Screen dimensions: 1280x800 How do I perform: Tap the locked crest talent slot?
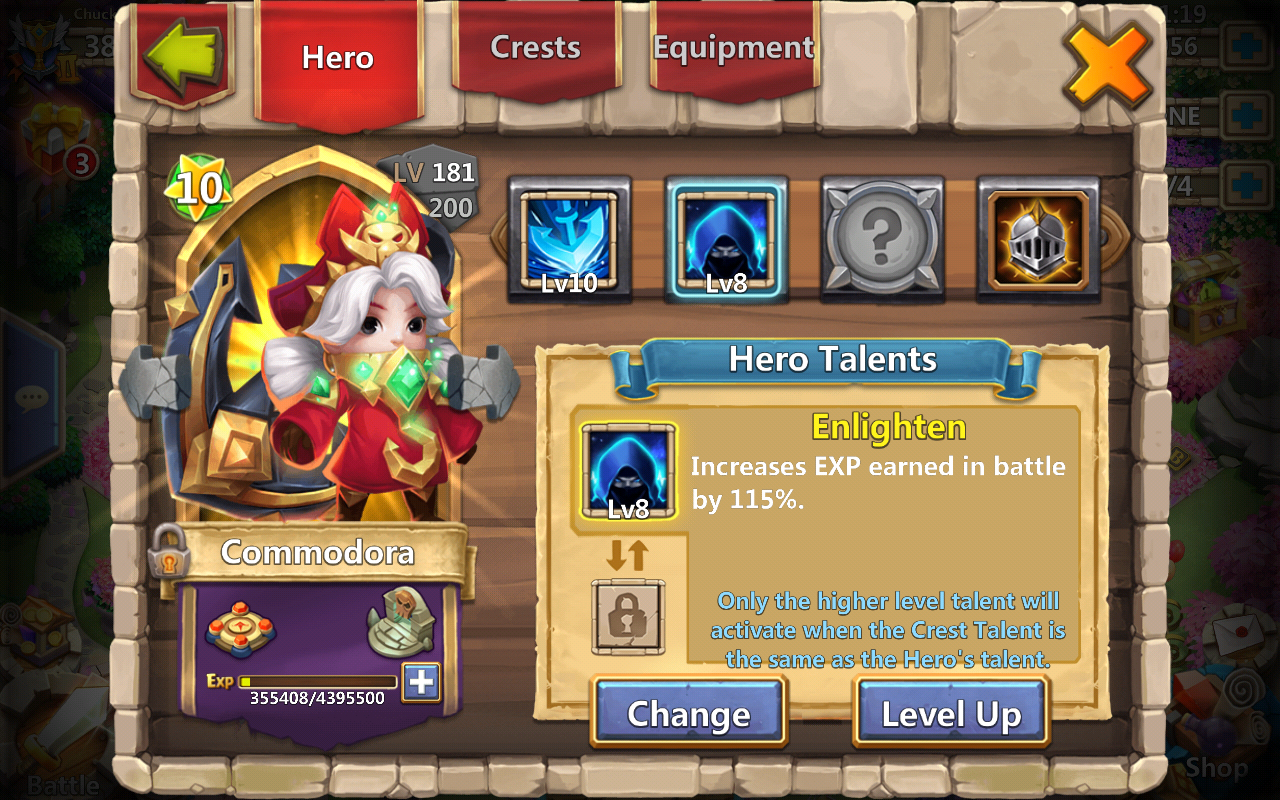pos(628,617)
